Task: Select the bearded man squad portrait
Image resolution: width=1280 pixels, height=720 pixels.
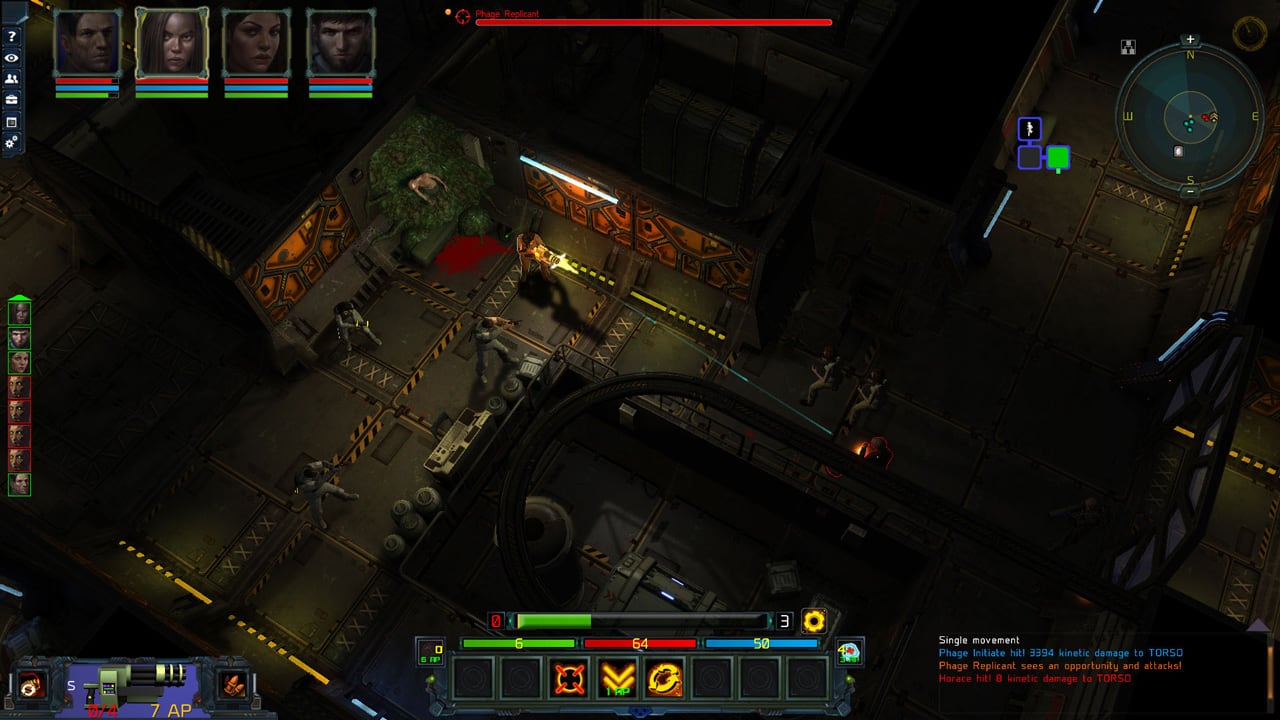Action: (x=340, y=44)
